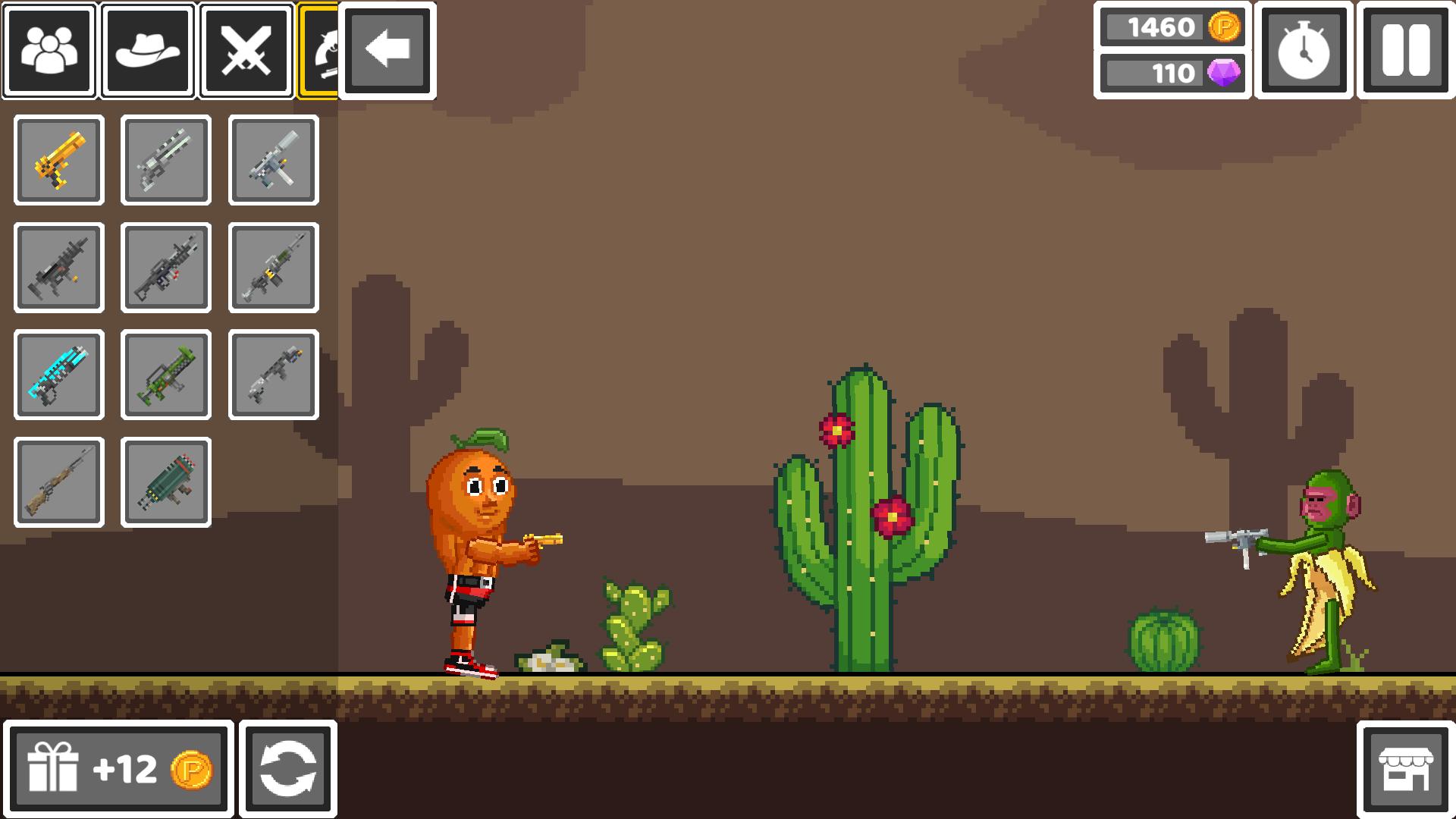This screenshot has height=819, width=1456.
Task: Switch to the melee weapons tab
Action: (x=246, y=51)
